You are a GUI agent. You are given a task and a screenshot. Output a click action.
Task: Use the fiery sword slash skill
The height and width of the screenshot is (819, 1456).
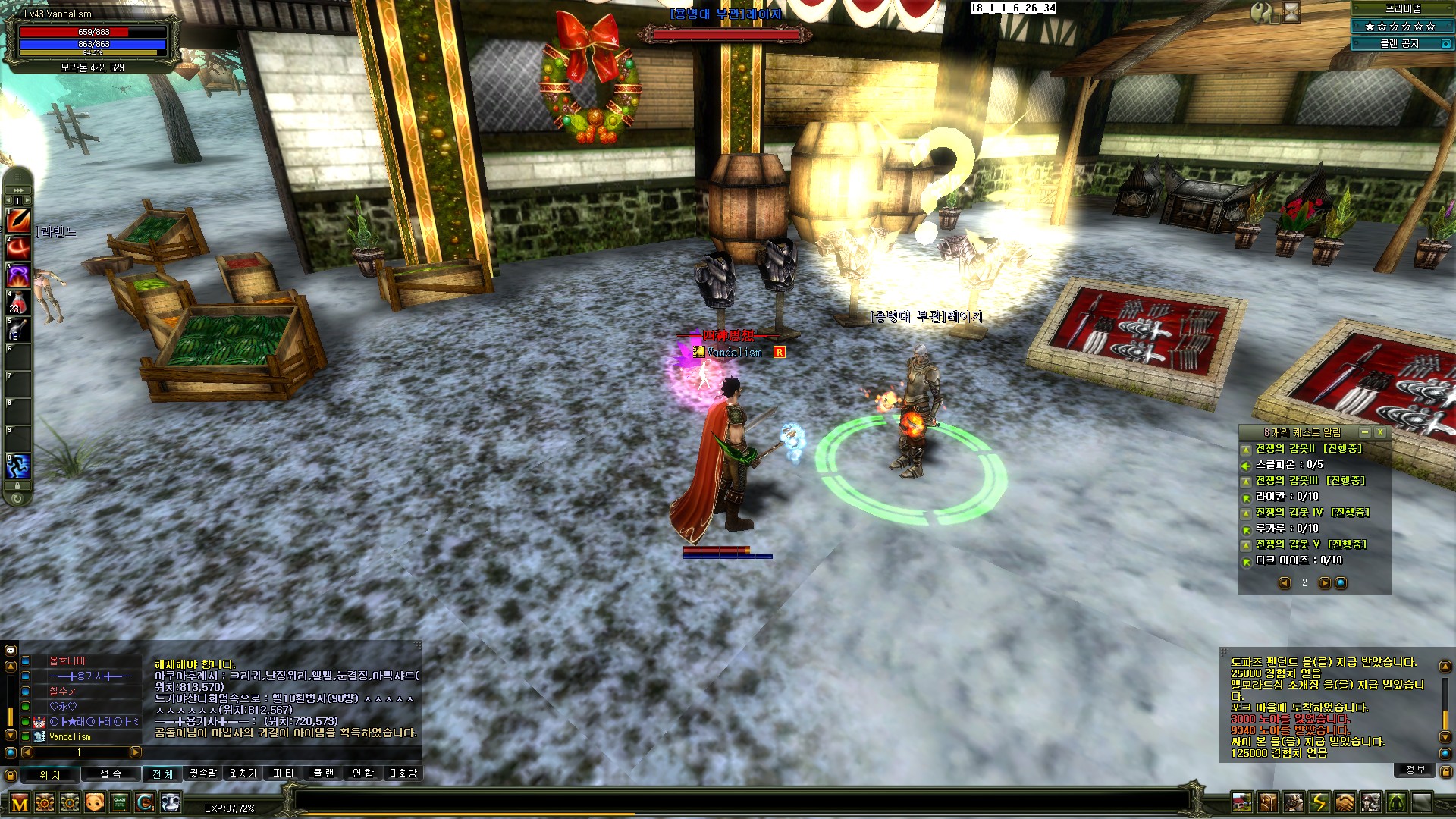pos(17,220)
